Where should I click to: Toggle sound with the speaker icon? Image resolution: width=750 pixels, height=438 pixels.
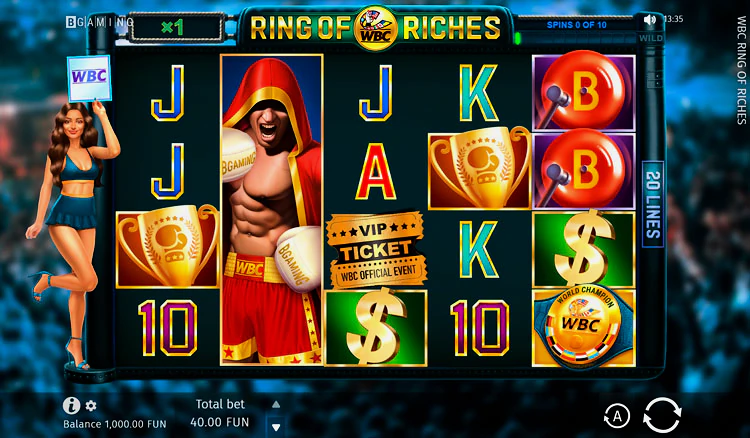pos(651,19)
